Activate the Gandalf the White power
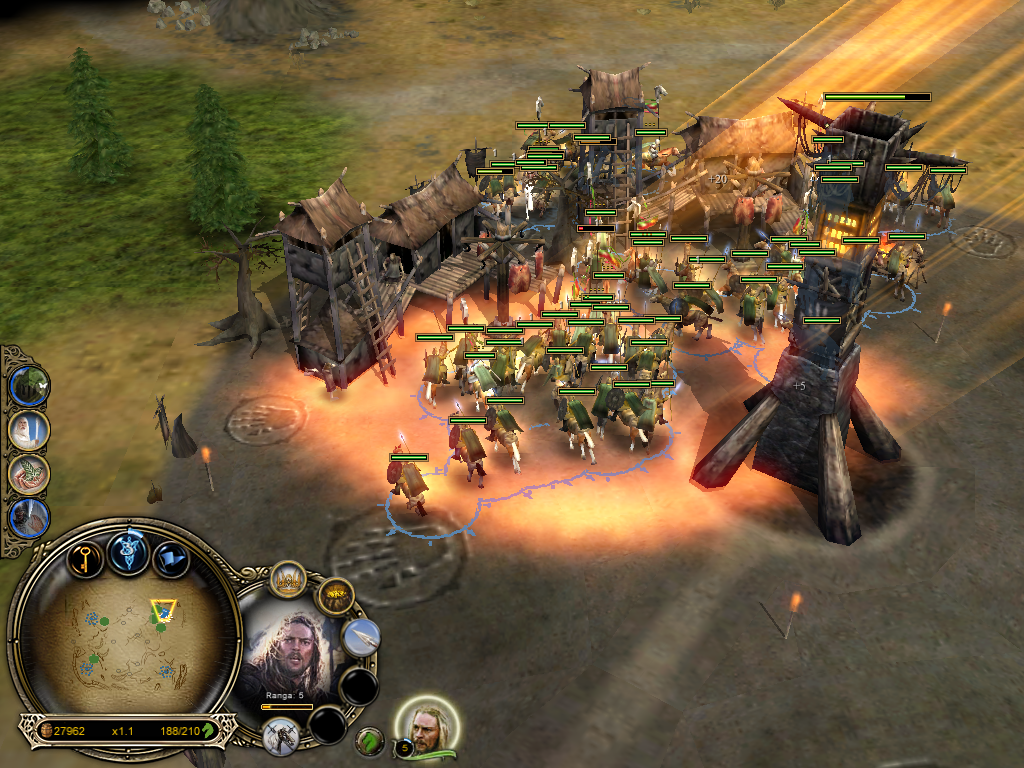 [29, 430]
